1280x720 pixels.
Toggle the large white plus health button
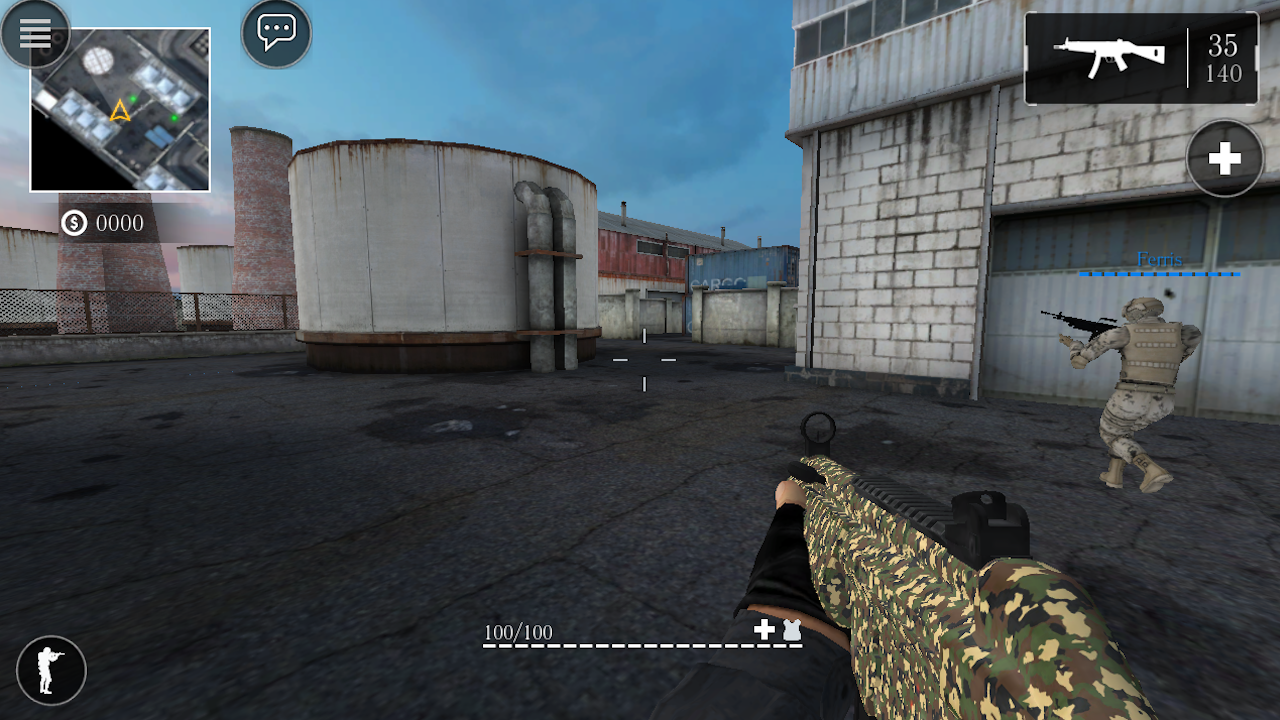click(1223, 159)
